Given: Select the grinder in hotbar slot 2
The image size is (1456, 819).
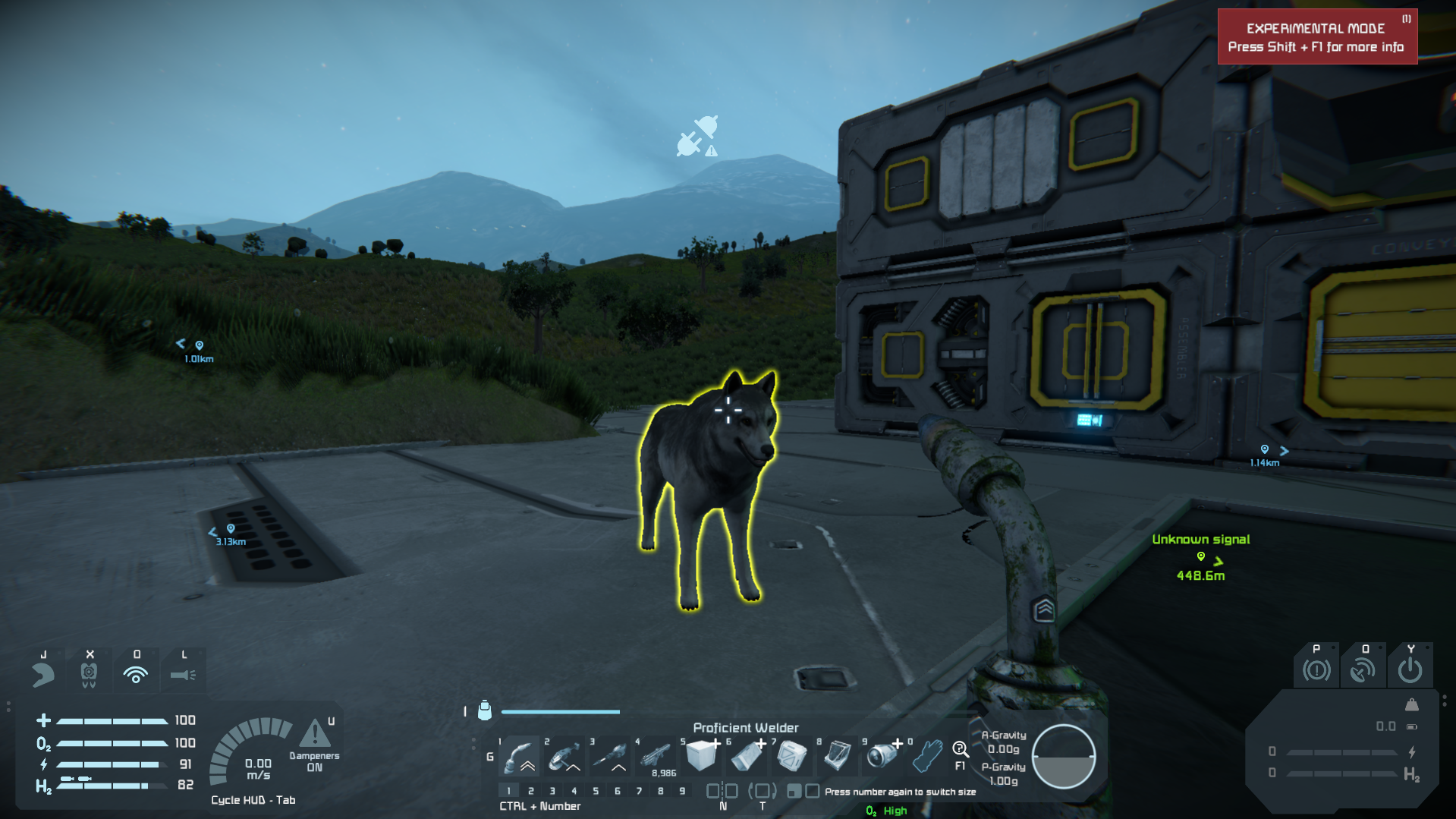Looking at the screenshot, I should coord(564,756).
